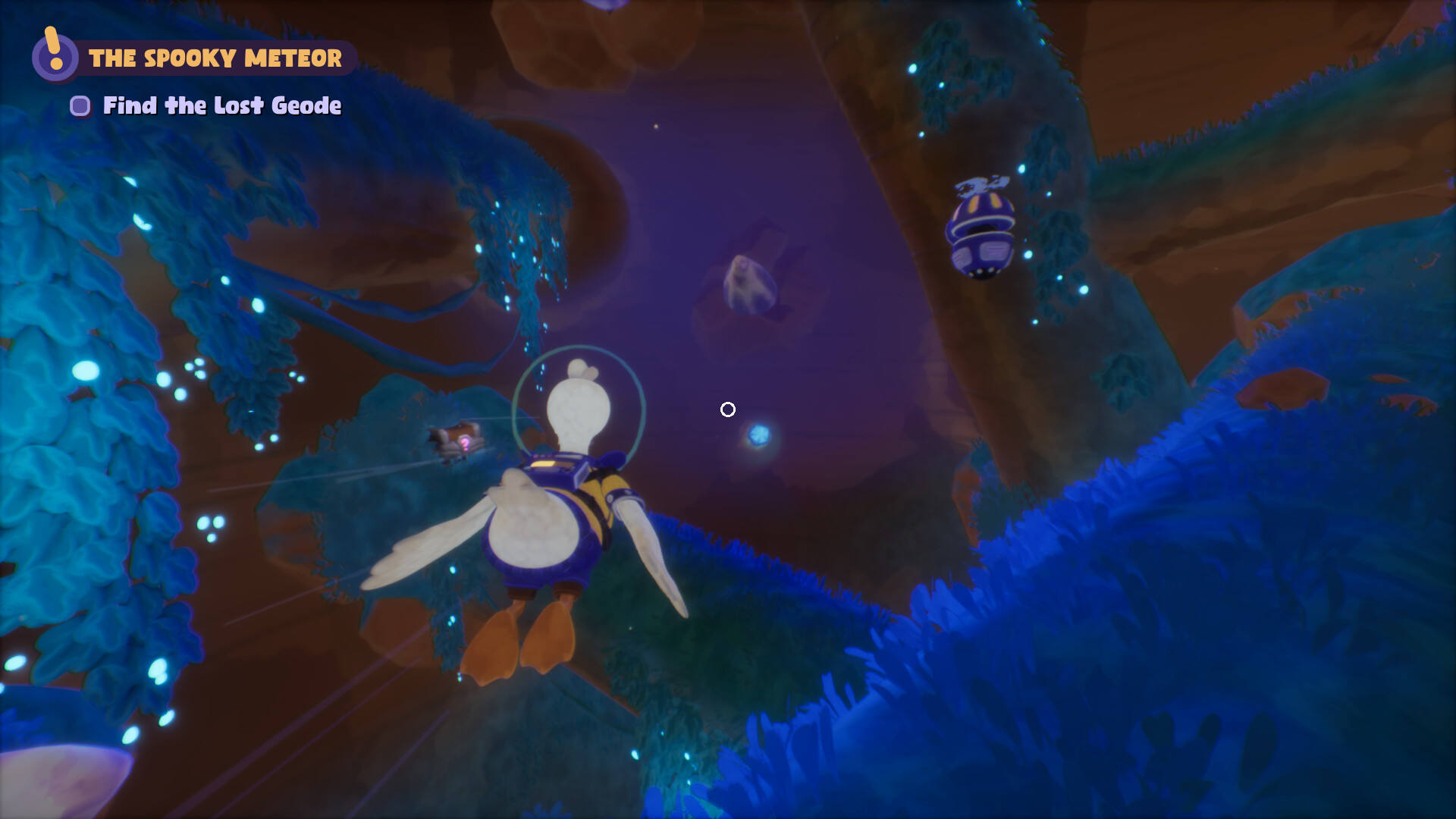Check off the Find the Lost Geode objective

[x=80, y=106]
